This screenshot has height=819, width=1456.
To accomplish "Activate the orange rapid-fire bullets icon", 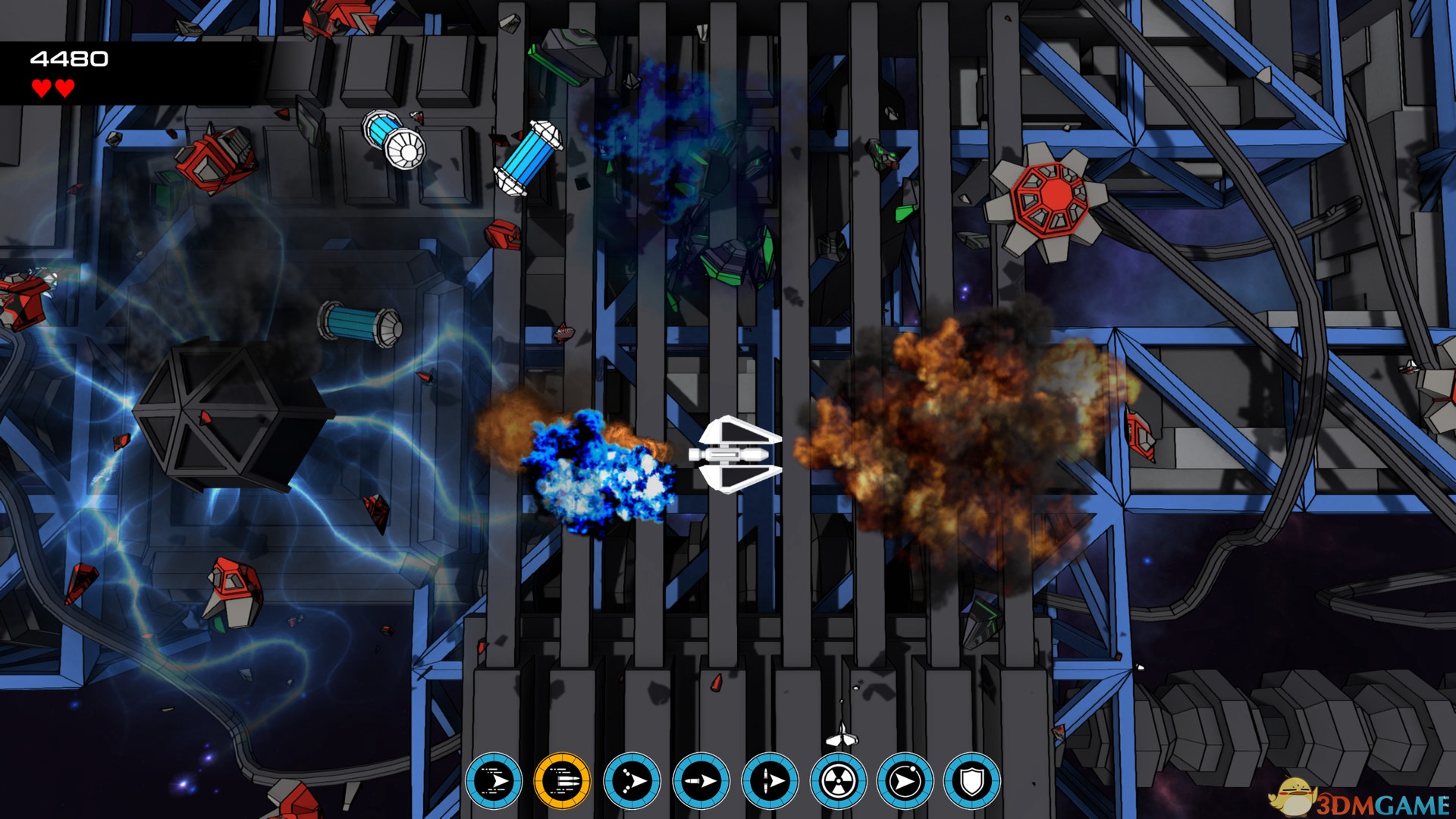I will [x=562, y=780].
